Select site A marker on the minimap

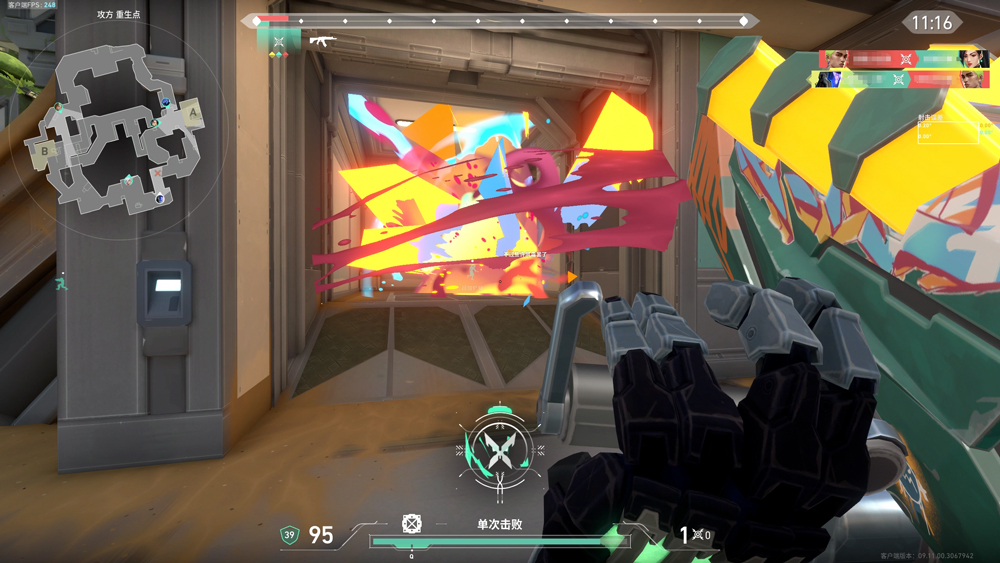coord(192,115)
